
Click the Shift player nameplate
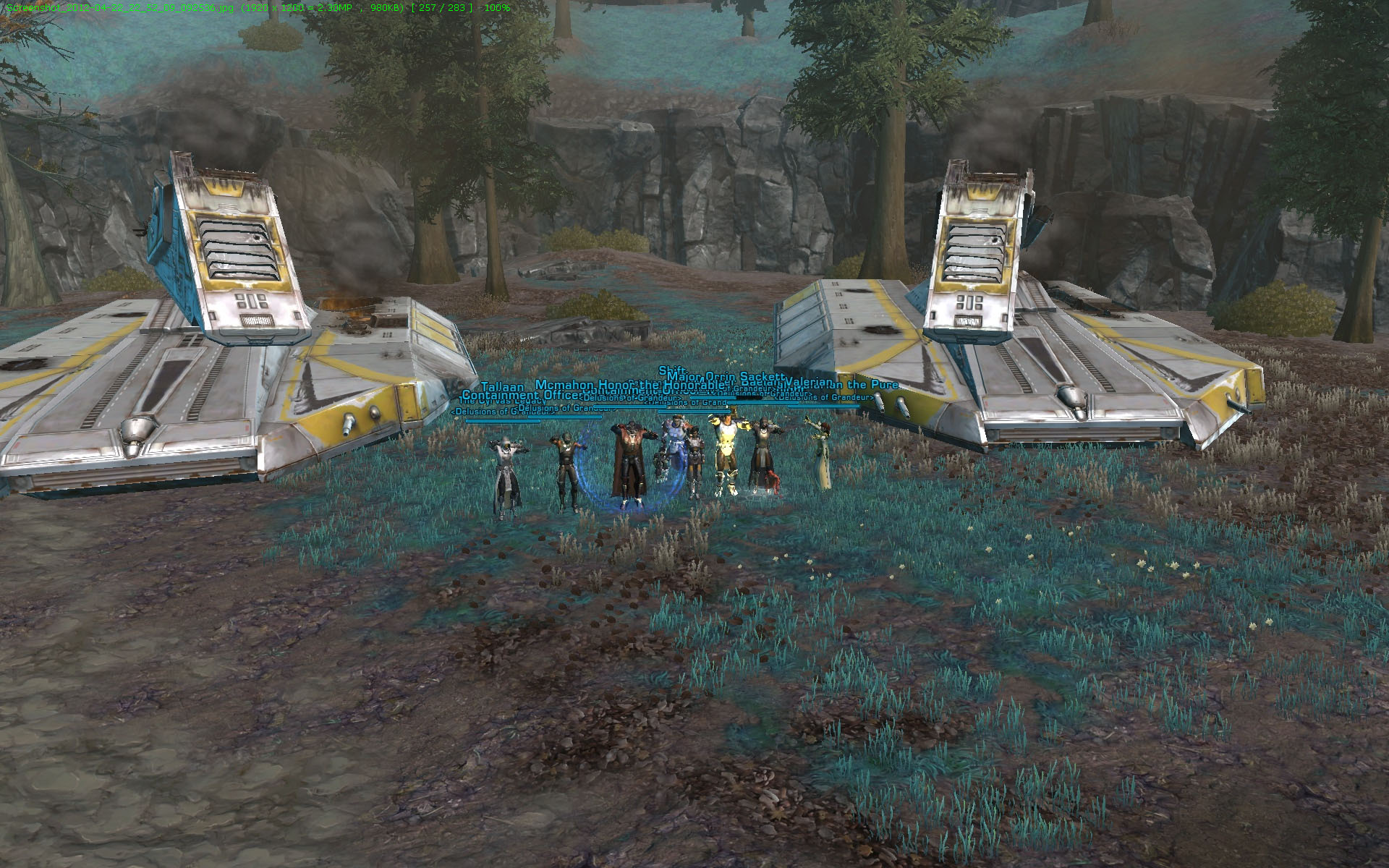click(671, 371)
